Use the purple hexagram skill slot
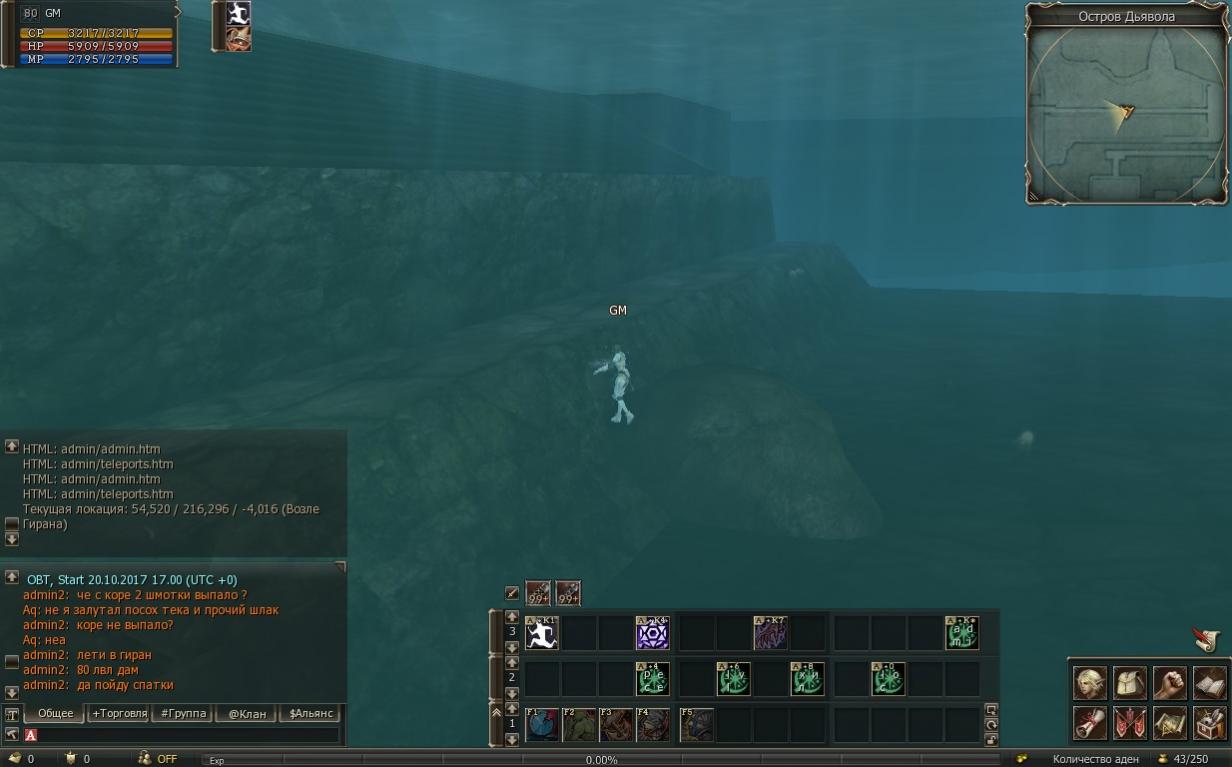1232x767 pixels. (652, 633)
